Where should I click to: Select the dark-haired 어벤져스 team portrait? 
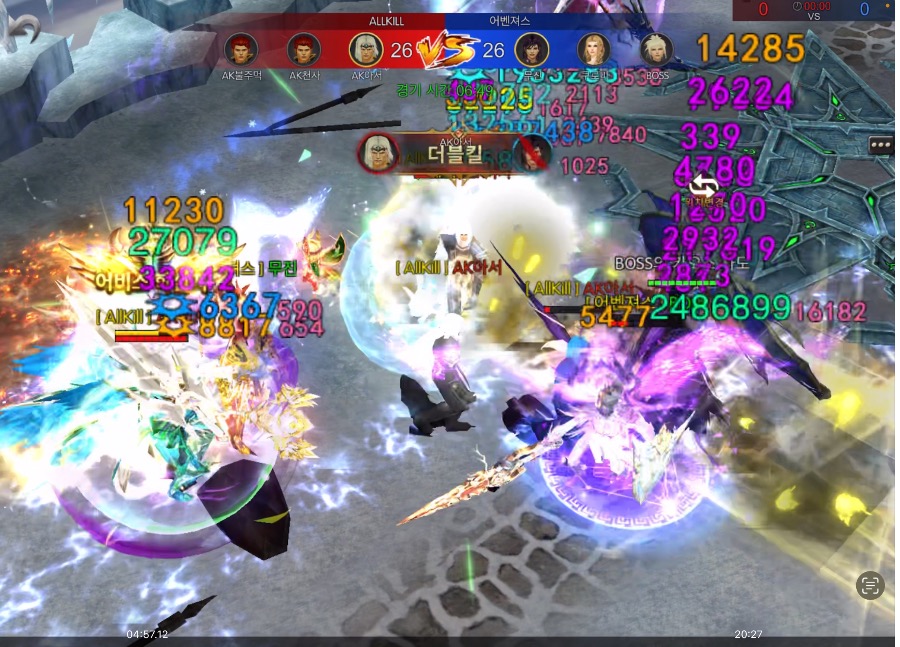click(531, 49)
